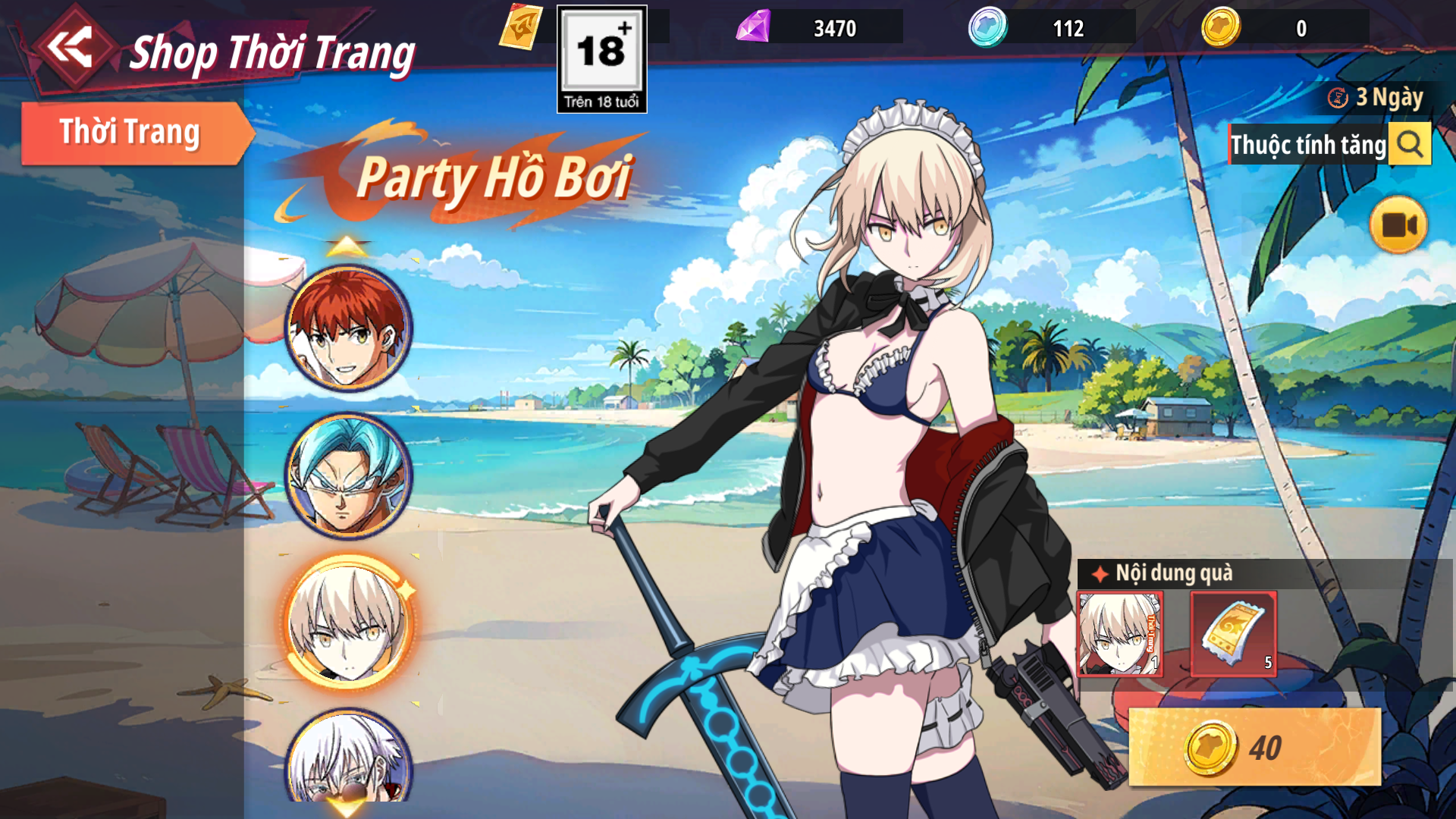Show more costumes with the down arrow
Image resolution: width=1456 pixels, height=819 pixels.
(347, 808)
